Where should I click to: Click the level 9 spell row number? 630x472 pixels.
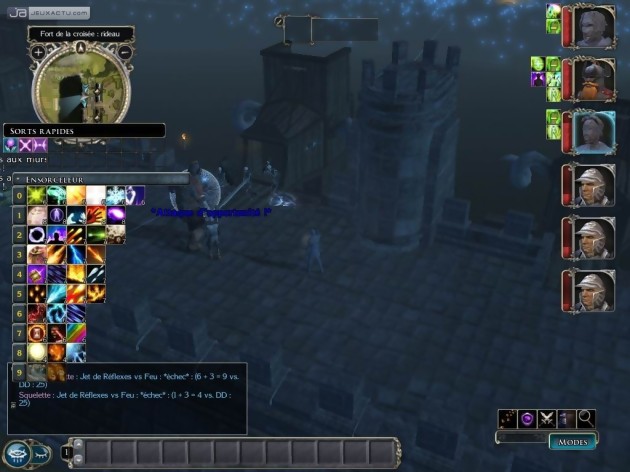click(19, 371)
